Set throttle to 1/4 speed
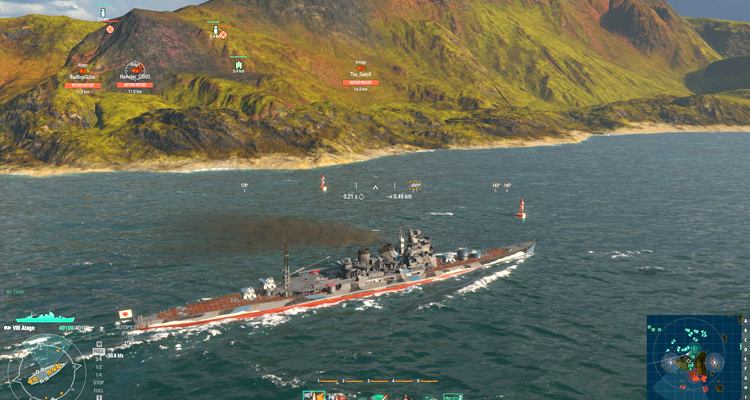This screenshot has height=400, width=750. (x=98, y=375)
